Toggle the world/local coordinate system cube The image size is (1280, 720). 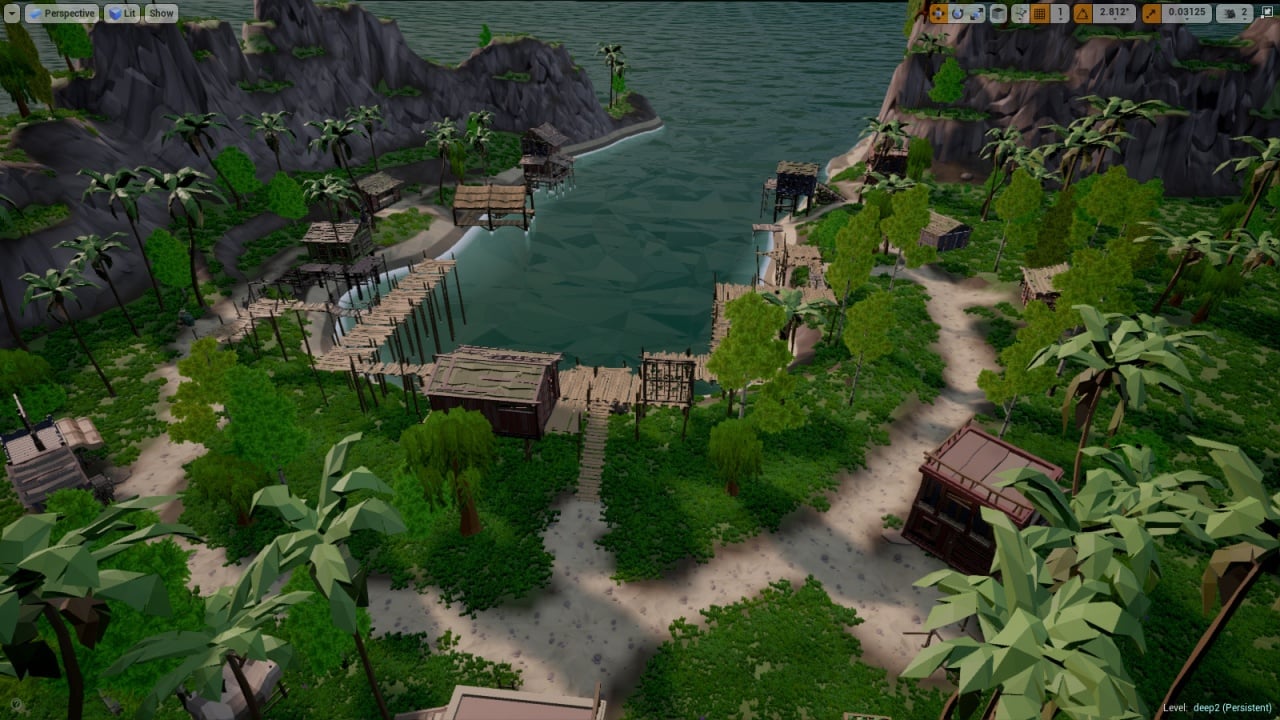coord(998,13)
